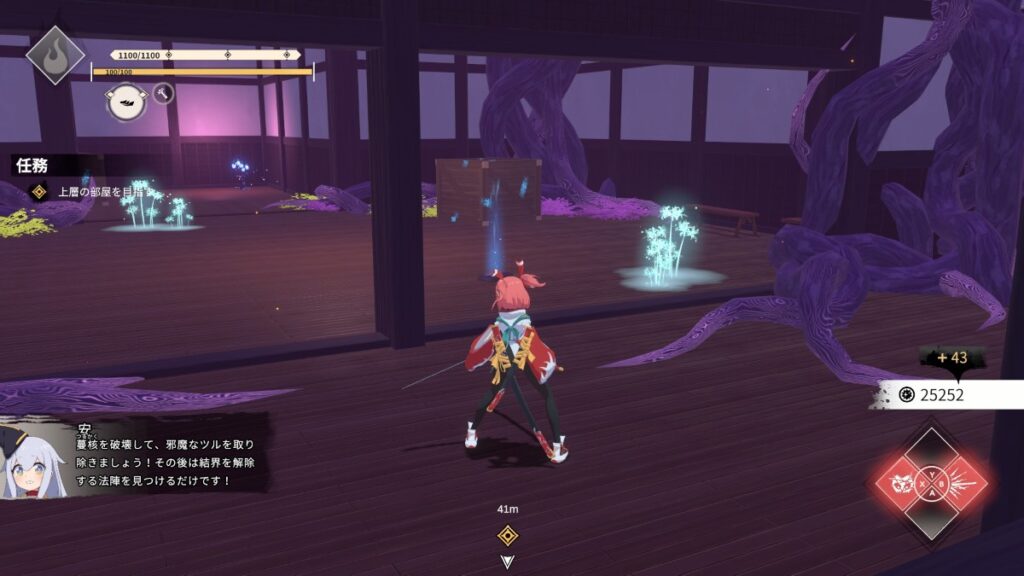Click the small hammer status icon
Image resolution: width=1024 pixels, height=576 pixels.
164,94
